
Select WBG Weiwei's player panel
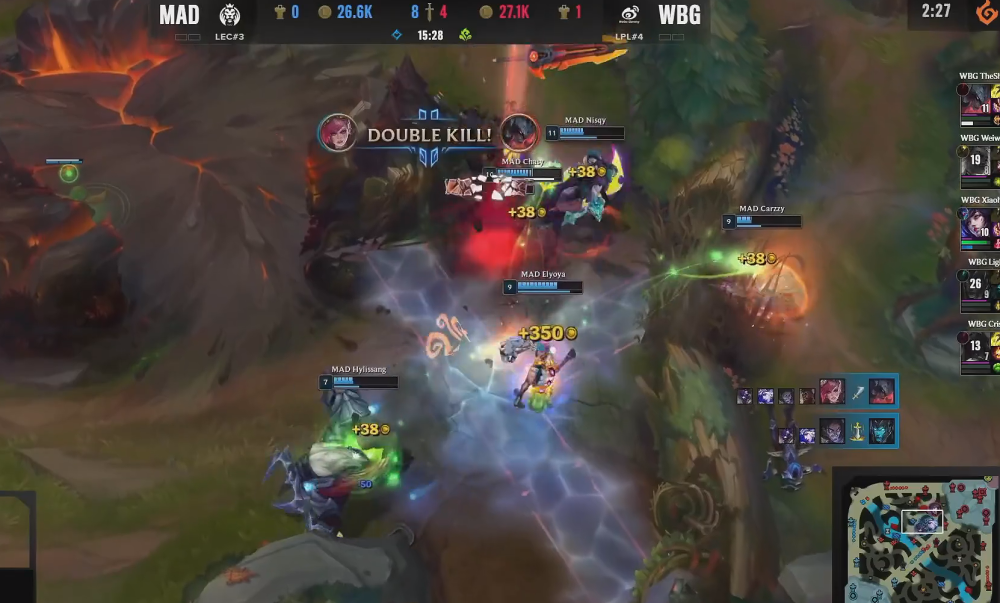pyautogui.click(x=980, y=160)
